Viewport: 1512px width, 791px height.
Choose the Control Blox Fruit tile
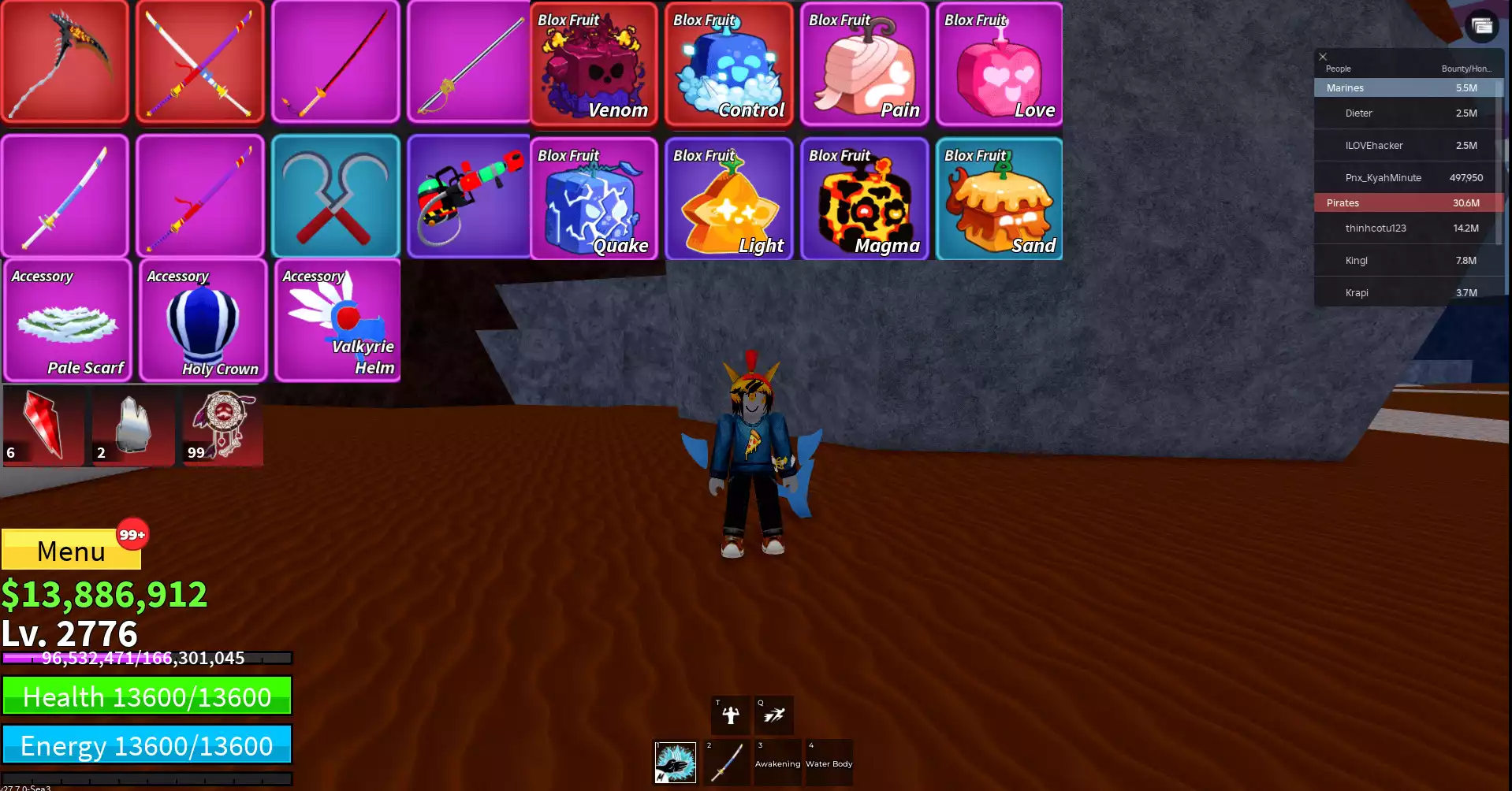(x=729, y=65)
